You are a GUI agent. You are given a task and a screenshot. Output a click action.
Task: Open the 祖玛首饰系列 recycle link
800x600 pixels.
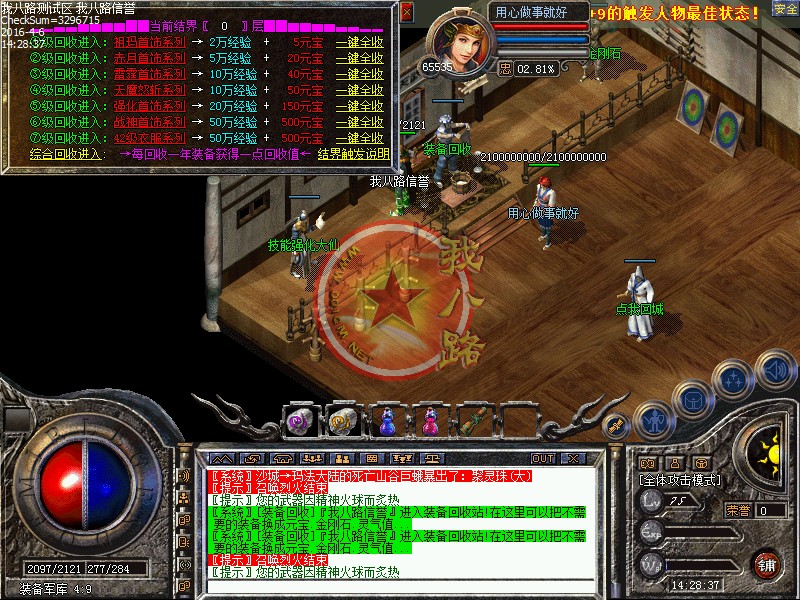coord(150,43)
